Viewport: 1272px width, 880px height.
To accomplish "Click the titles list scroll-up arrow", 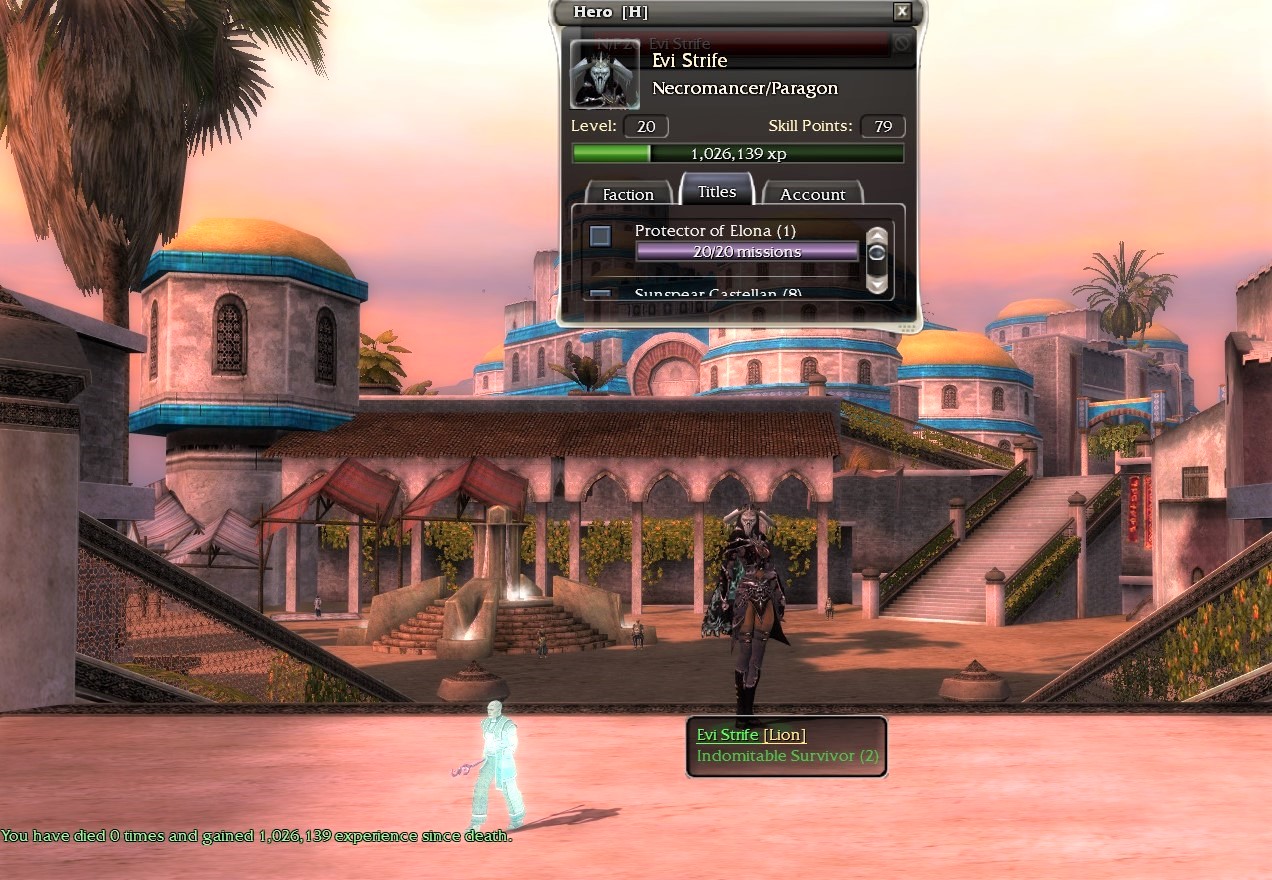I will pos(877,235).
